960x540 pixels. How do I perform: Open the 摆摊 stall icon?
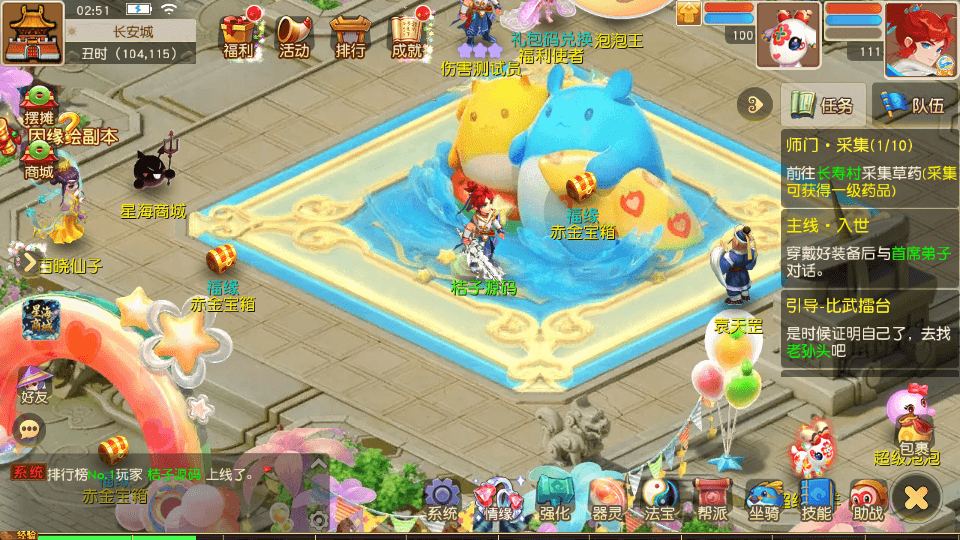tap(38, 105)
